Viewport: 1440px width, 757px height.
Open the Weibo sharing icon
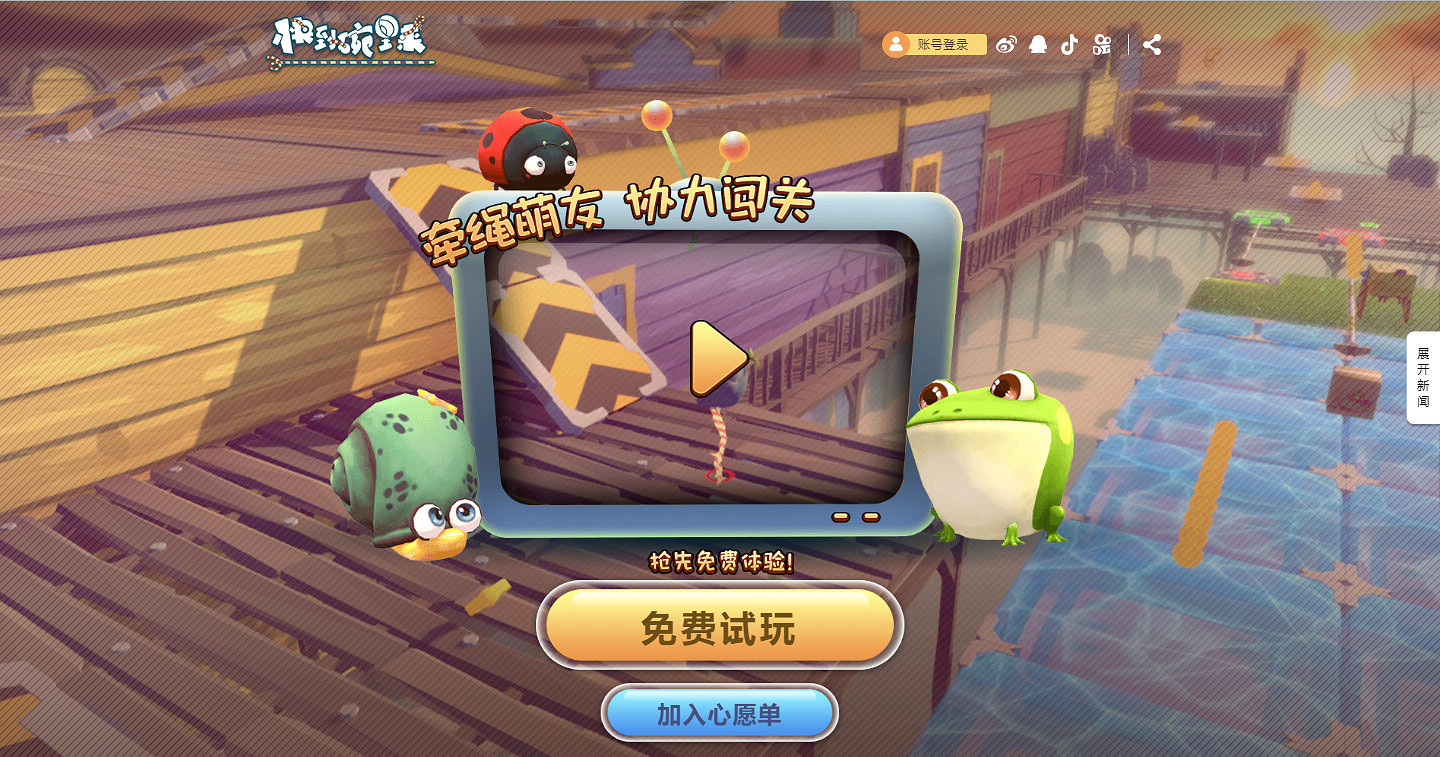(1006, 44)
